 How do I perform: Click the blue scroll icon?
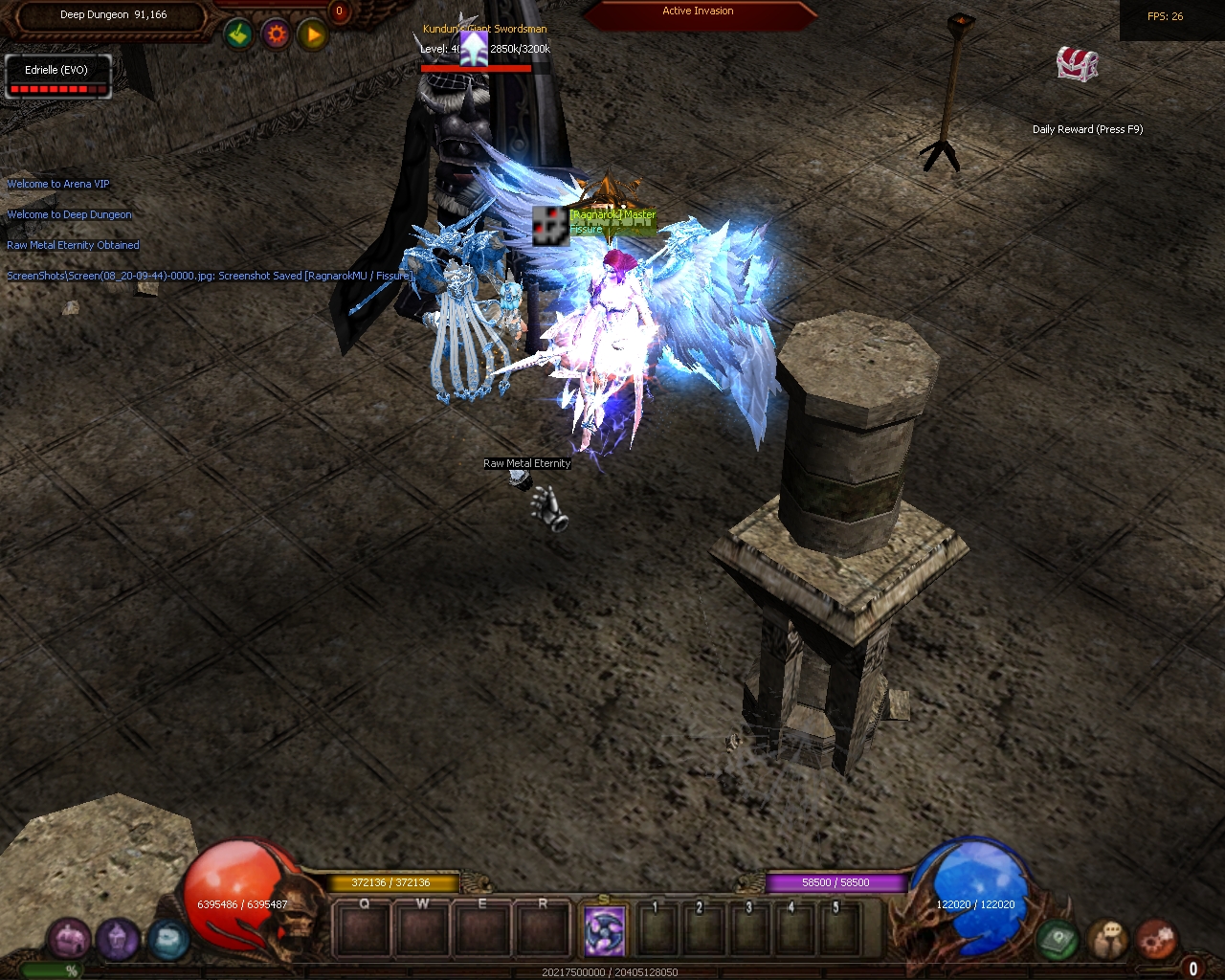click(167, 940)
